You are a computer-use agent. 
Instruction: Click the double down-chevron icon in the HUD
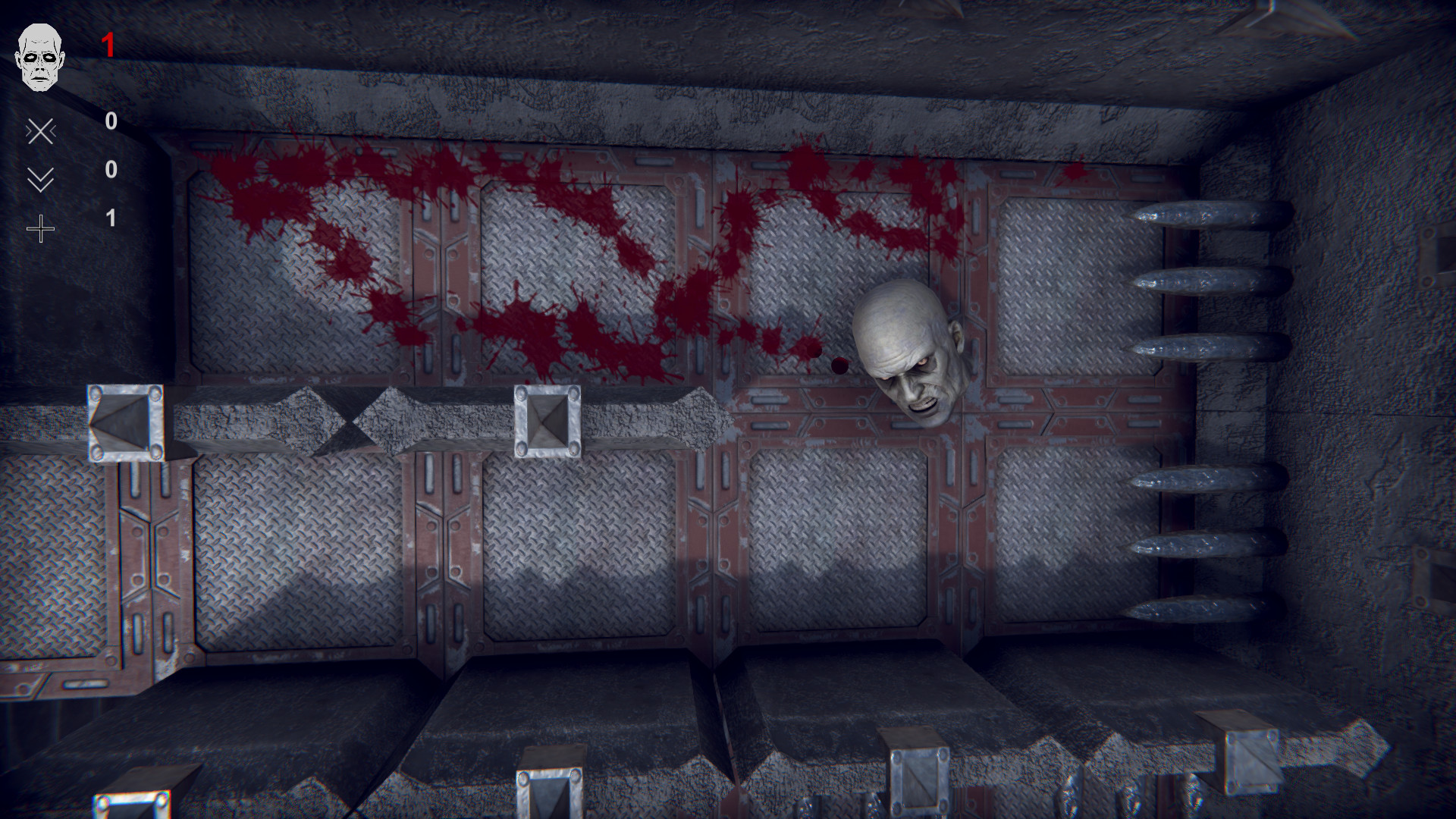pos(42,179)
